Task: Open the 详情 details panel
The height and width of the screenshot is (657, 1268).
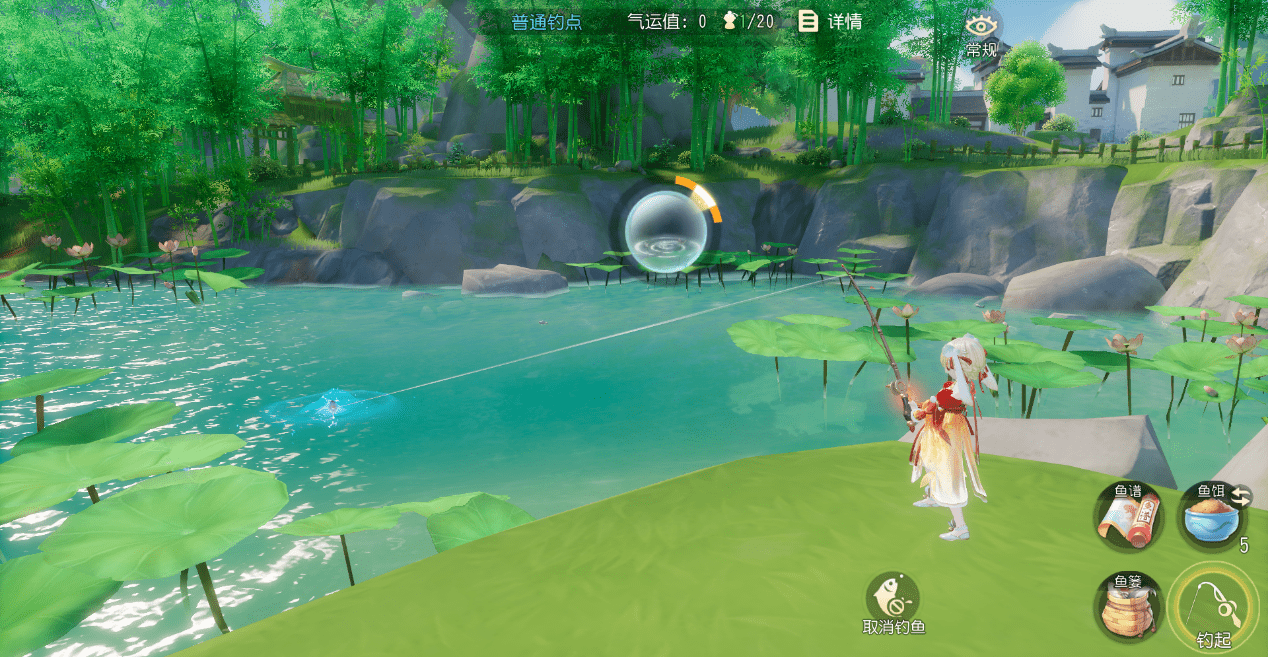Action: pos(830,21)
